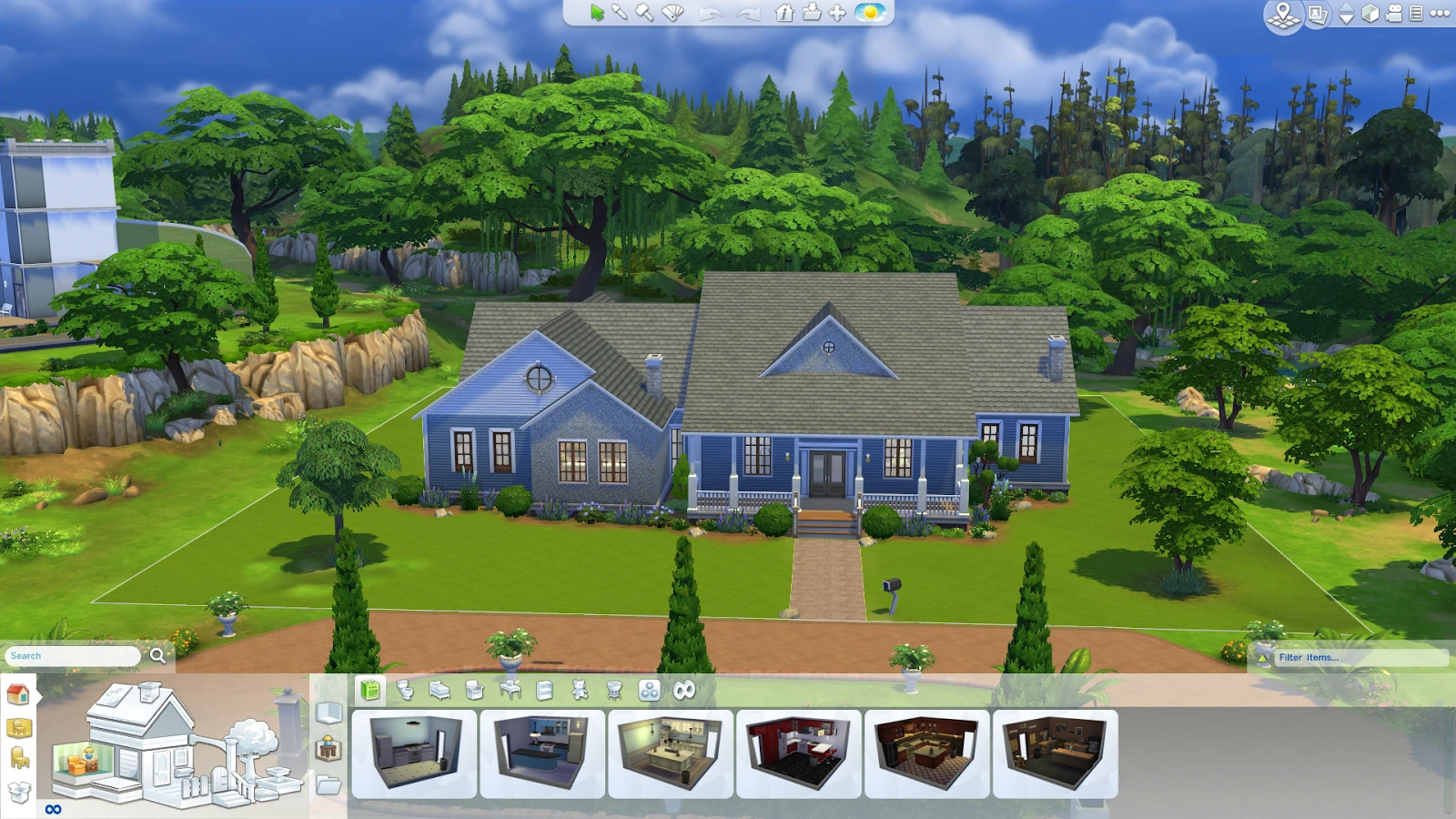Switch to the Bedroom bed category tab
1456x819 pixels.
point(440,691)
